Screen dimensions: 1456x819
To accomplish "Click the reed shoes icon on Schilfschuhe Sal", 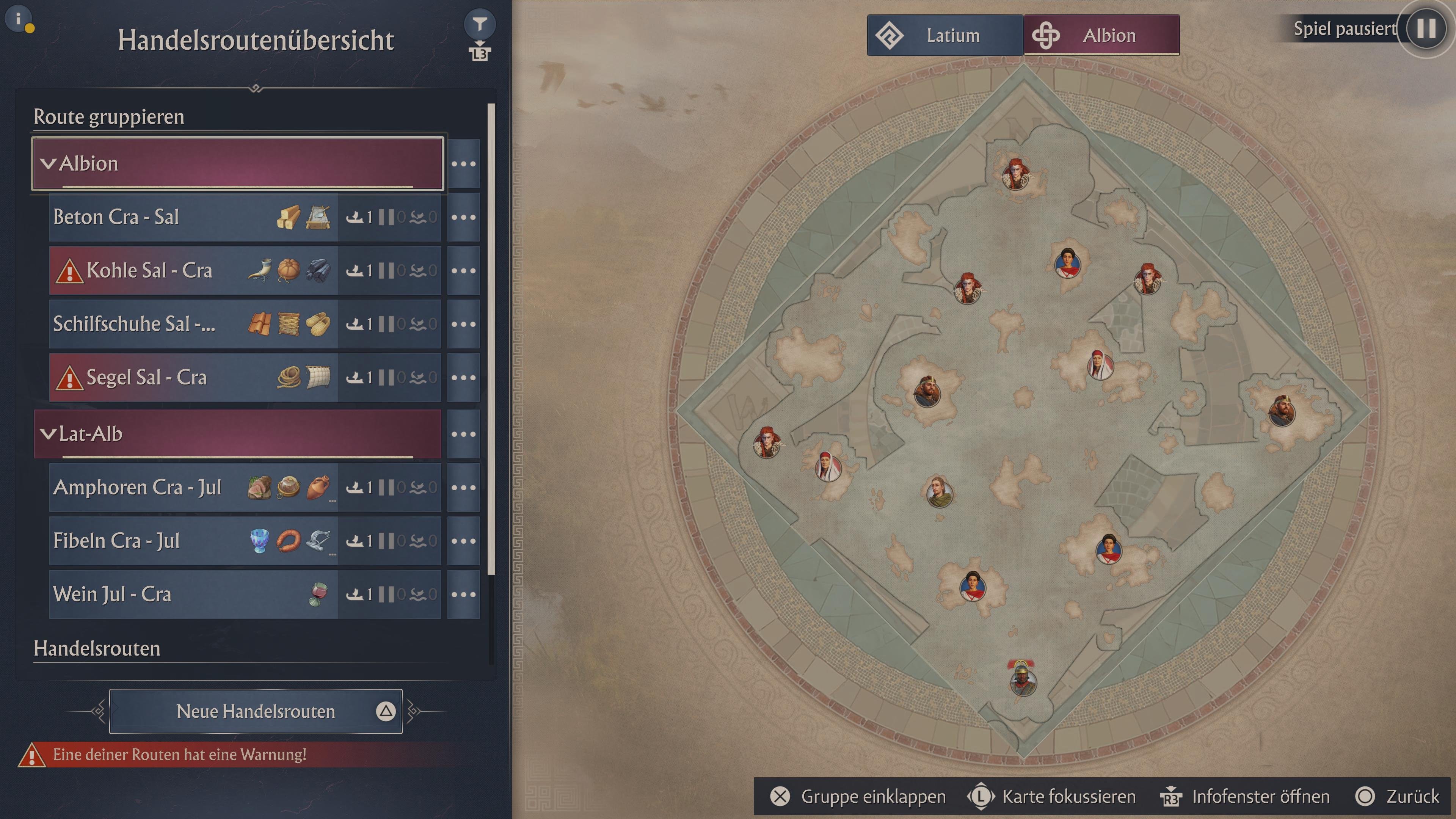I will 319,323.
